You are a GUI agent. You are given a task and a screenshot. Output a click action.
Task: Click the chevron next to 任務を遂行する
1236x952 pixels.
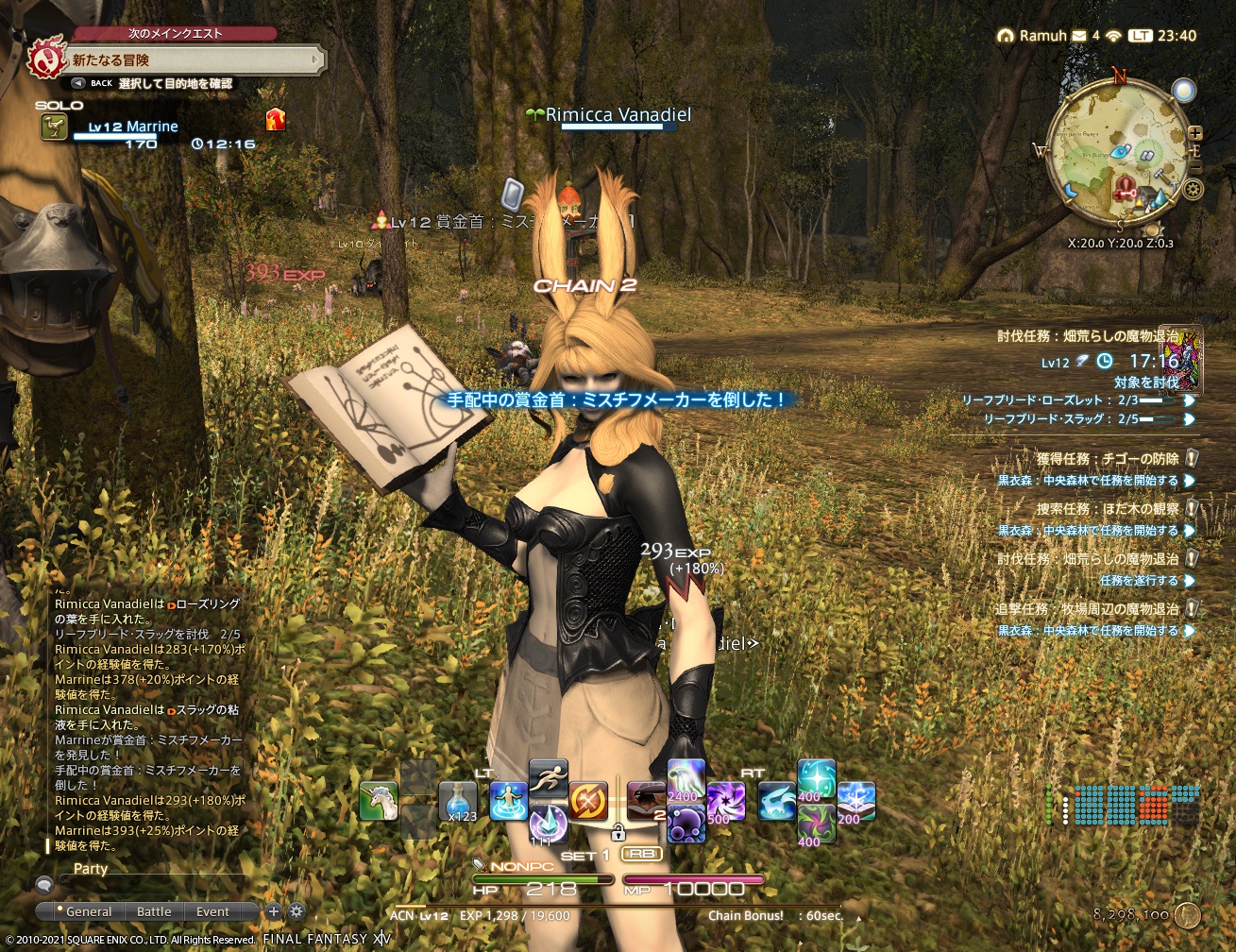[1191, 581]
